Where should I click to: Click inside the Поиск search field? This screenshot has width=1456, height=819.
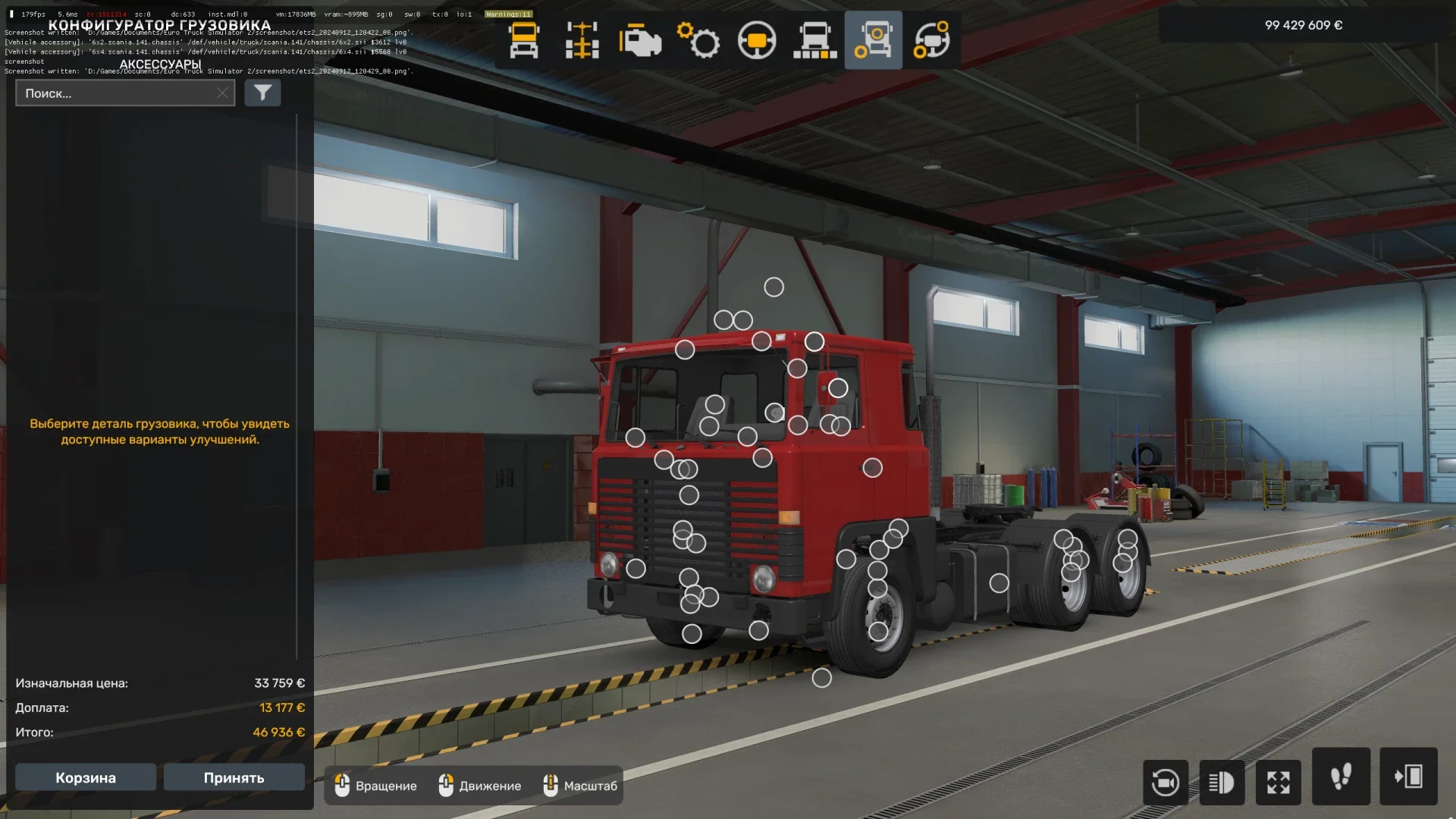tap(114, 93)
